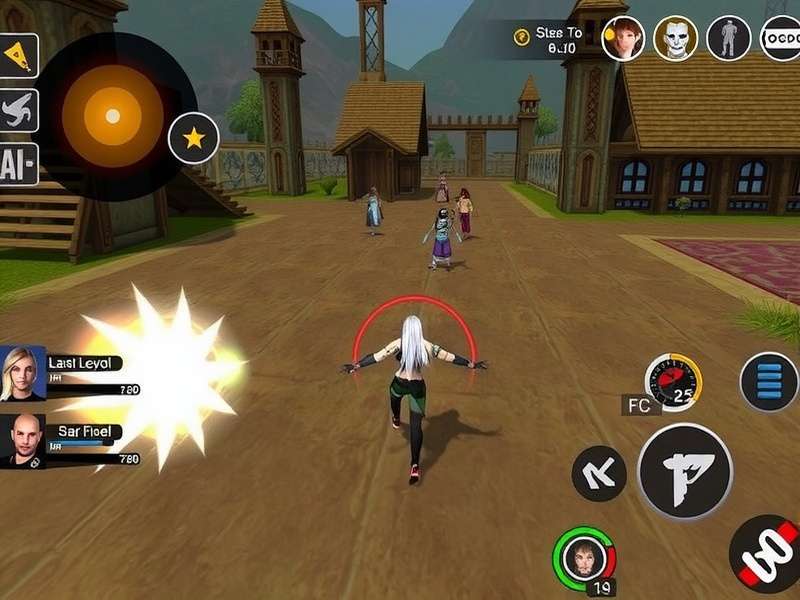Click the white banner icon in top corner
This screenshot has width=800, height=600.
780,39
